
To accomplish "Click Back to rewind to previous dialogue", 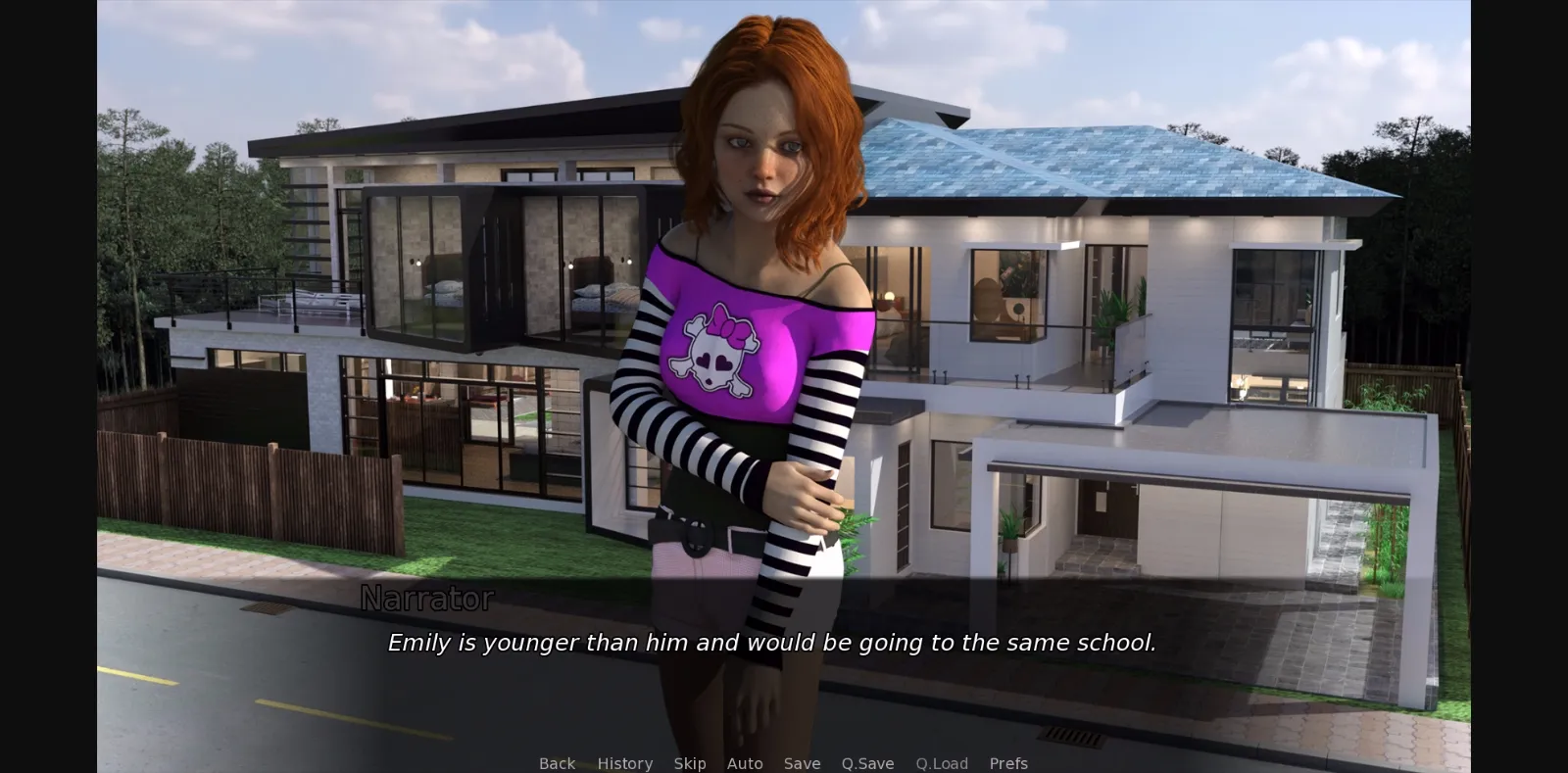I will tap(556, 763).
